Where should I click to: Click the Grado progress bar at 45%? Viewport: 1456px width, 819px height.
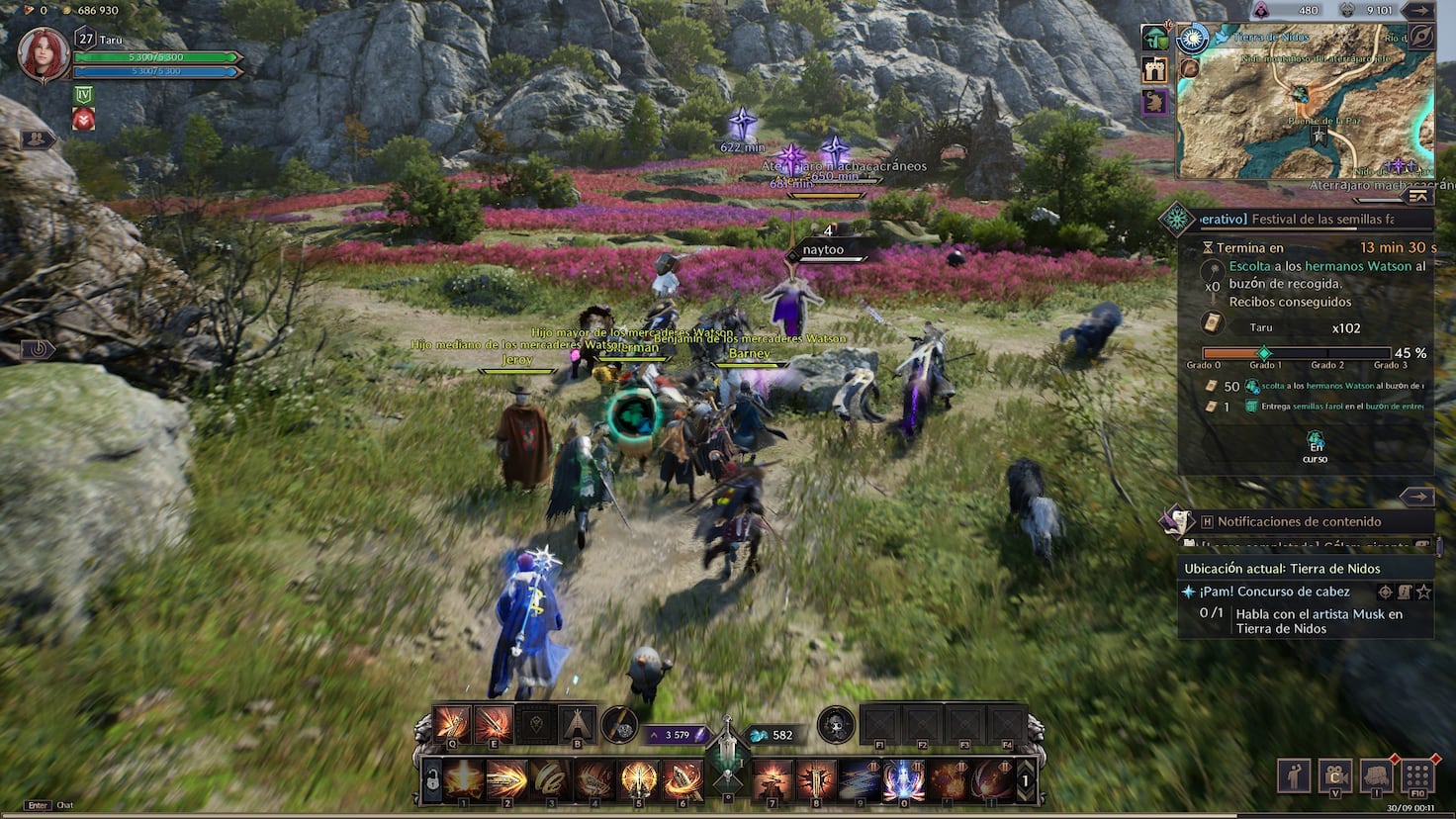[x=1296, y=352]
